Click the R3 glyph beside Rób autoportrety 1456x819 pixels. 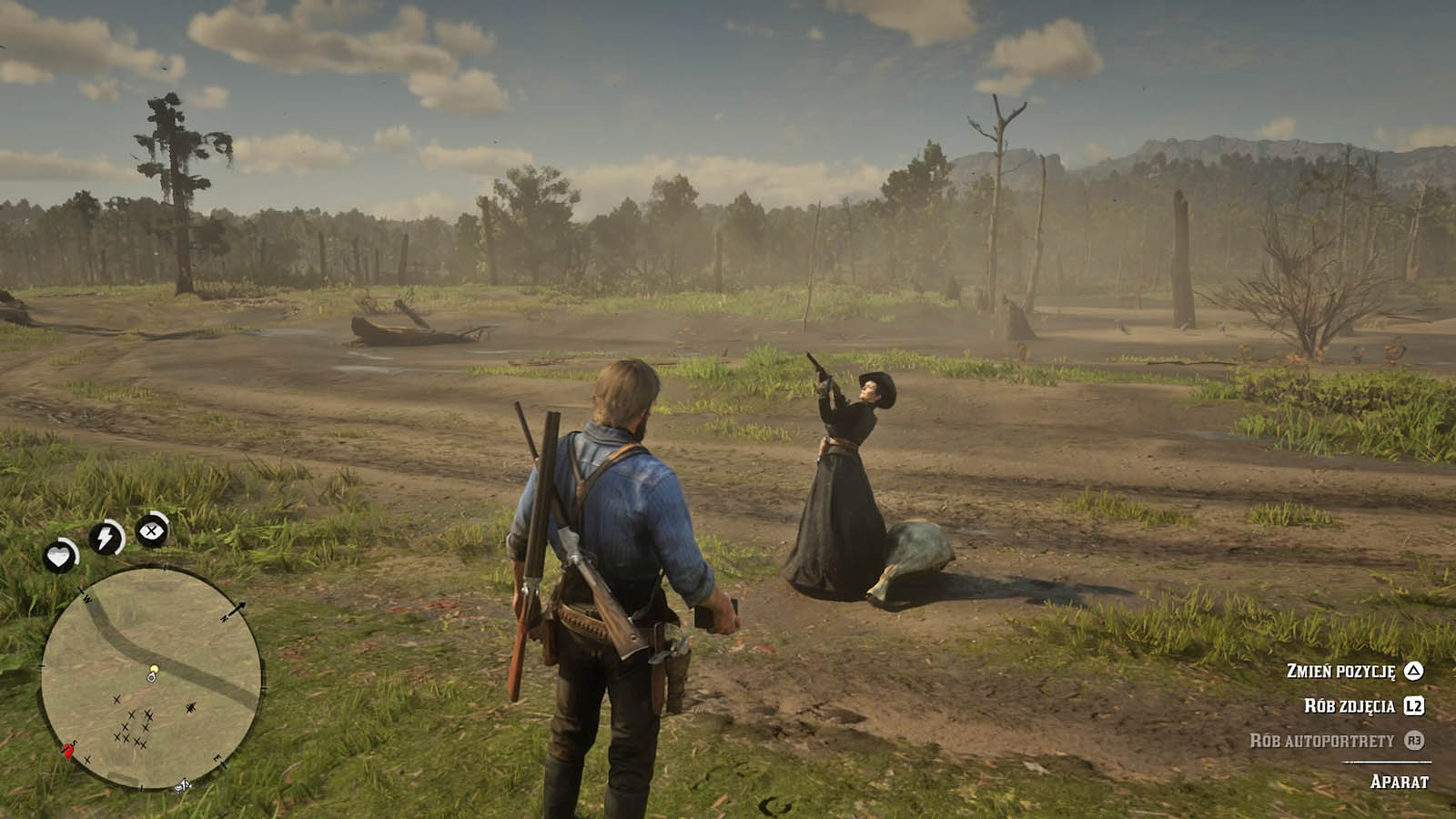coord(1416,740)
